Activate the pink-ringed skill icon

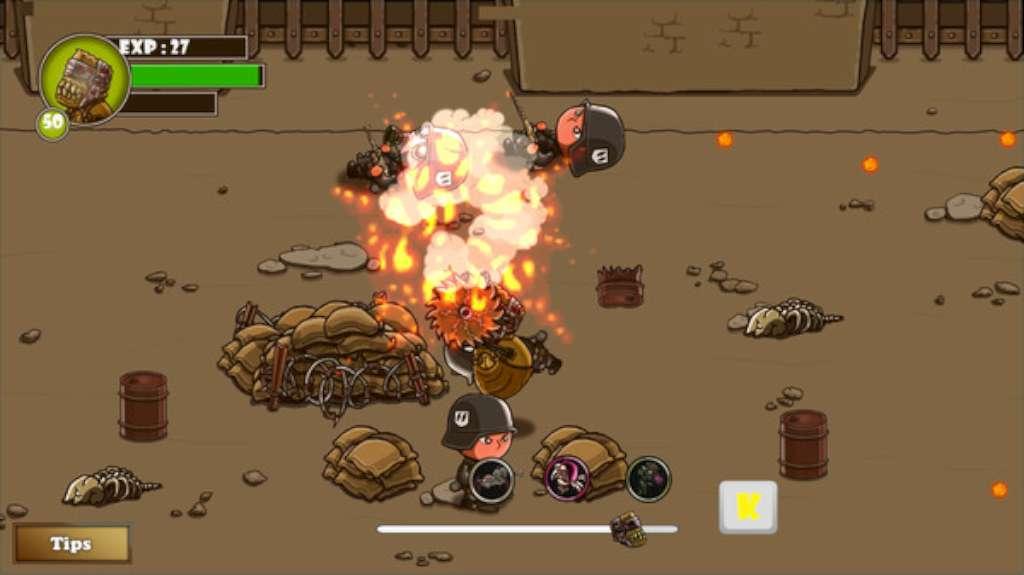click(567, 478)
